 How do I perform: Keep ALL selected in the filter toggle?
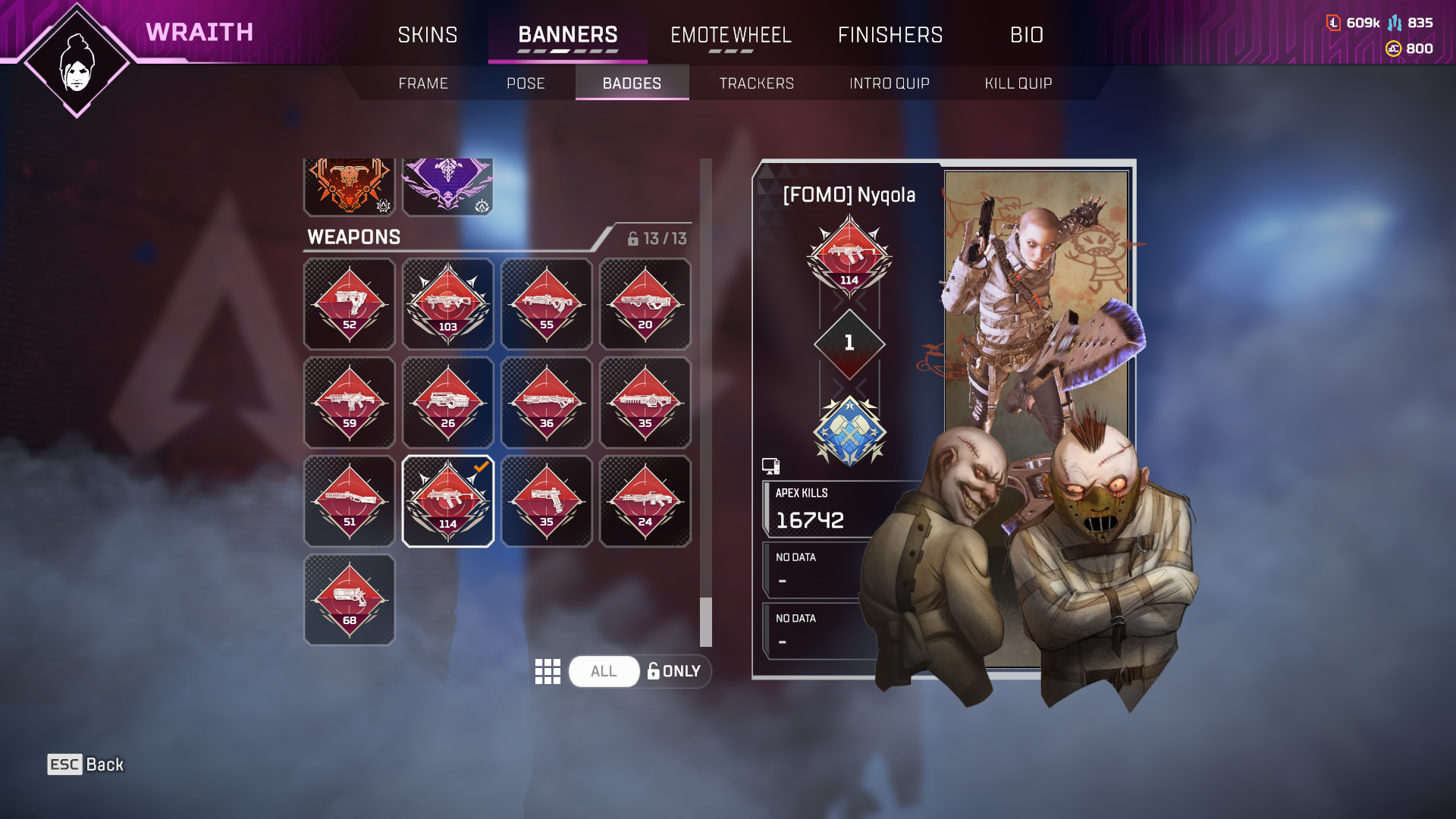pyautogui.click(x=604, y=671)
